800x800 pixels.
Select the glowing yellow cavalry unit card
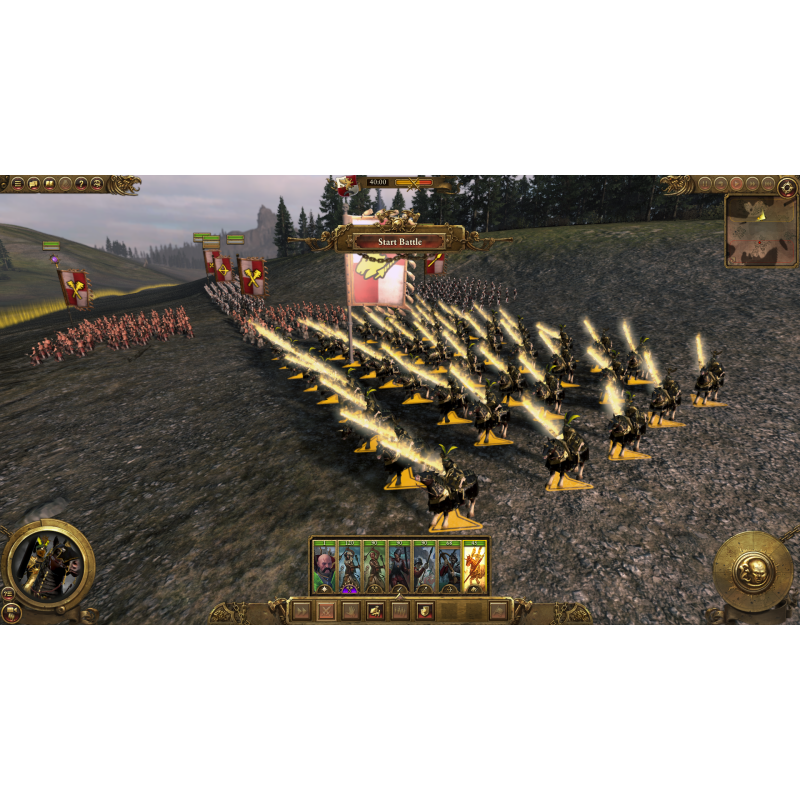pyautogui.click(x=475, y=568)
